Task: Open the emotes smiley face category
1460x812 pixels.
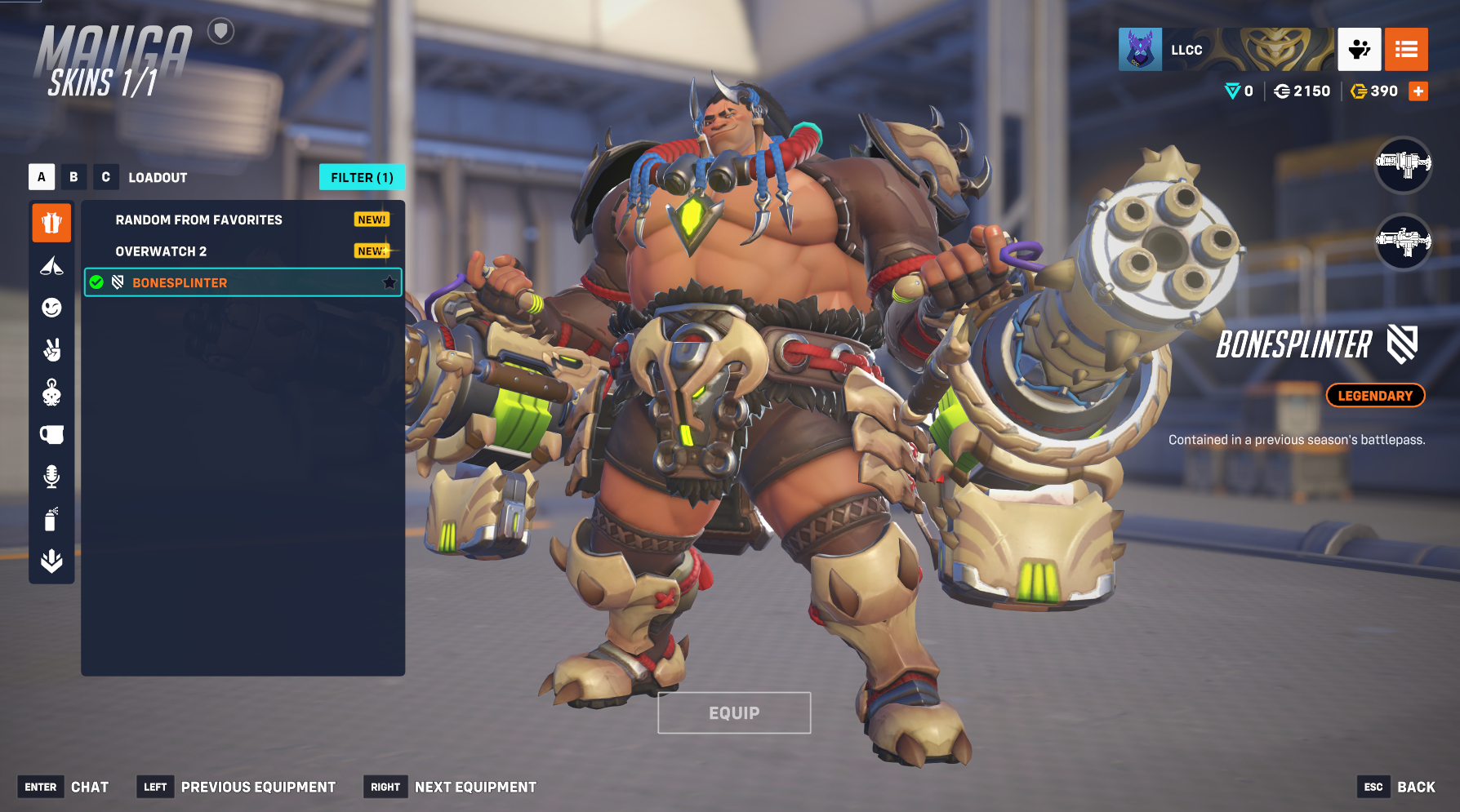Action: point(51,308)
